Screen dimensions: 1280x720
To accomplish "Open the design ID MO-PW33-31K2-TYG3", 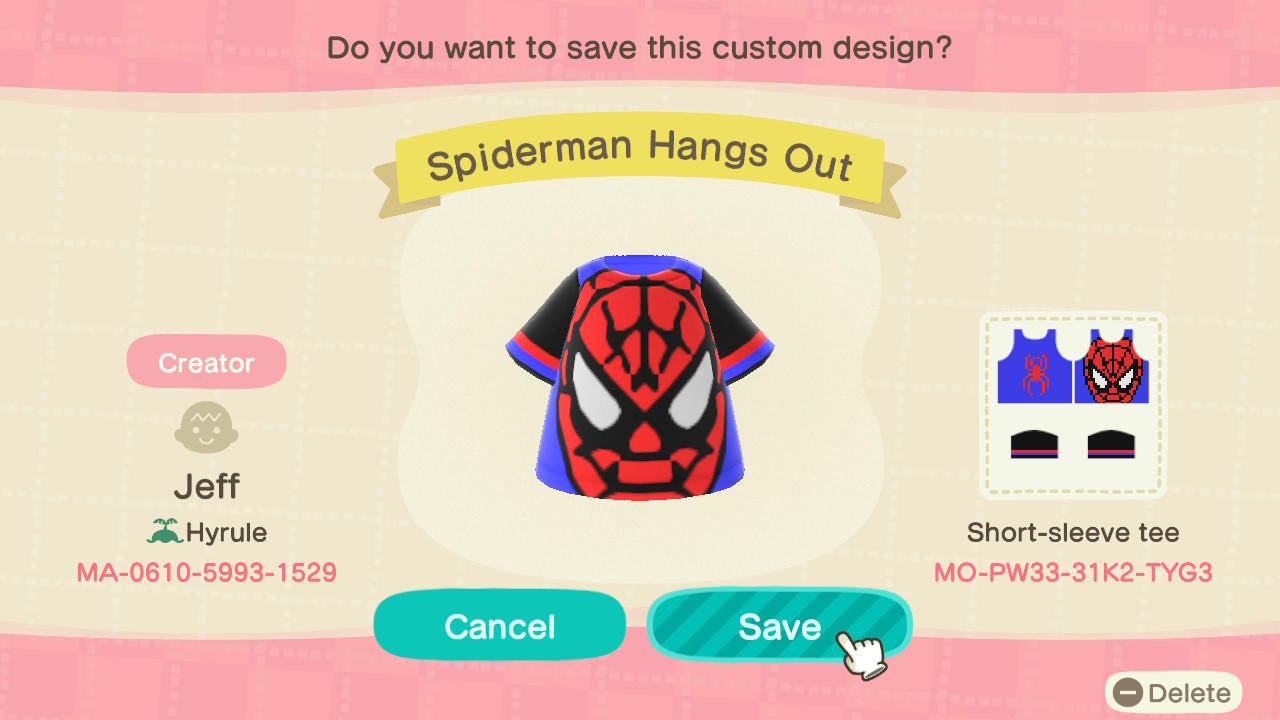I will pyautogui.click(x=1073, y=573).
